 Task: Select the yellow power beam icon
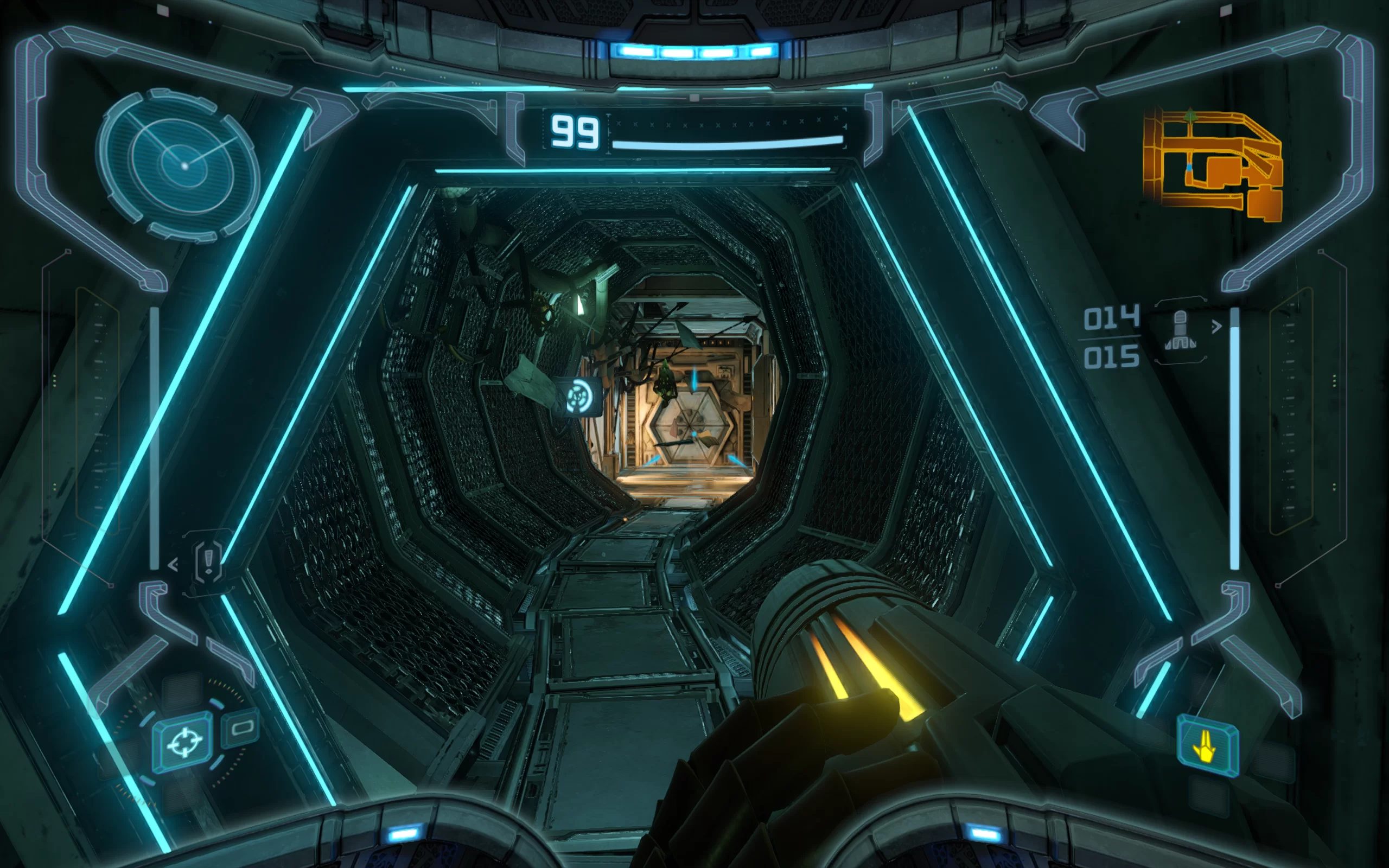point(1206,746)
